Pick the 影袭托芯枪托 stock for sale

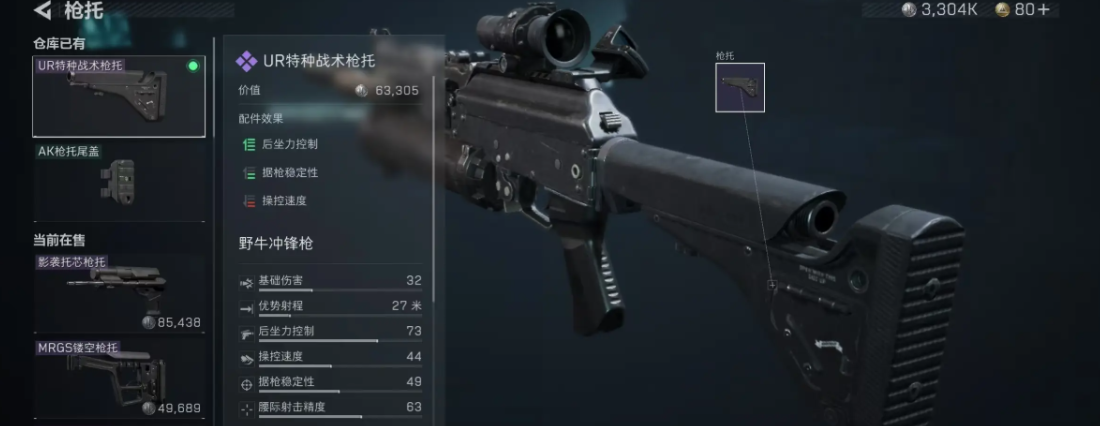(118, 292)
